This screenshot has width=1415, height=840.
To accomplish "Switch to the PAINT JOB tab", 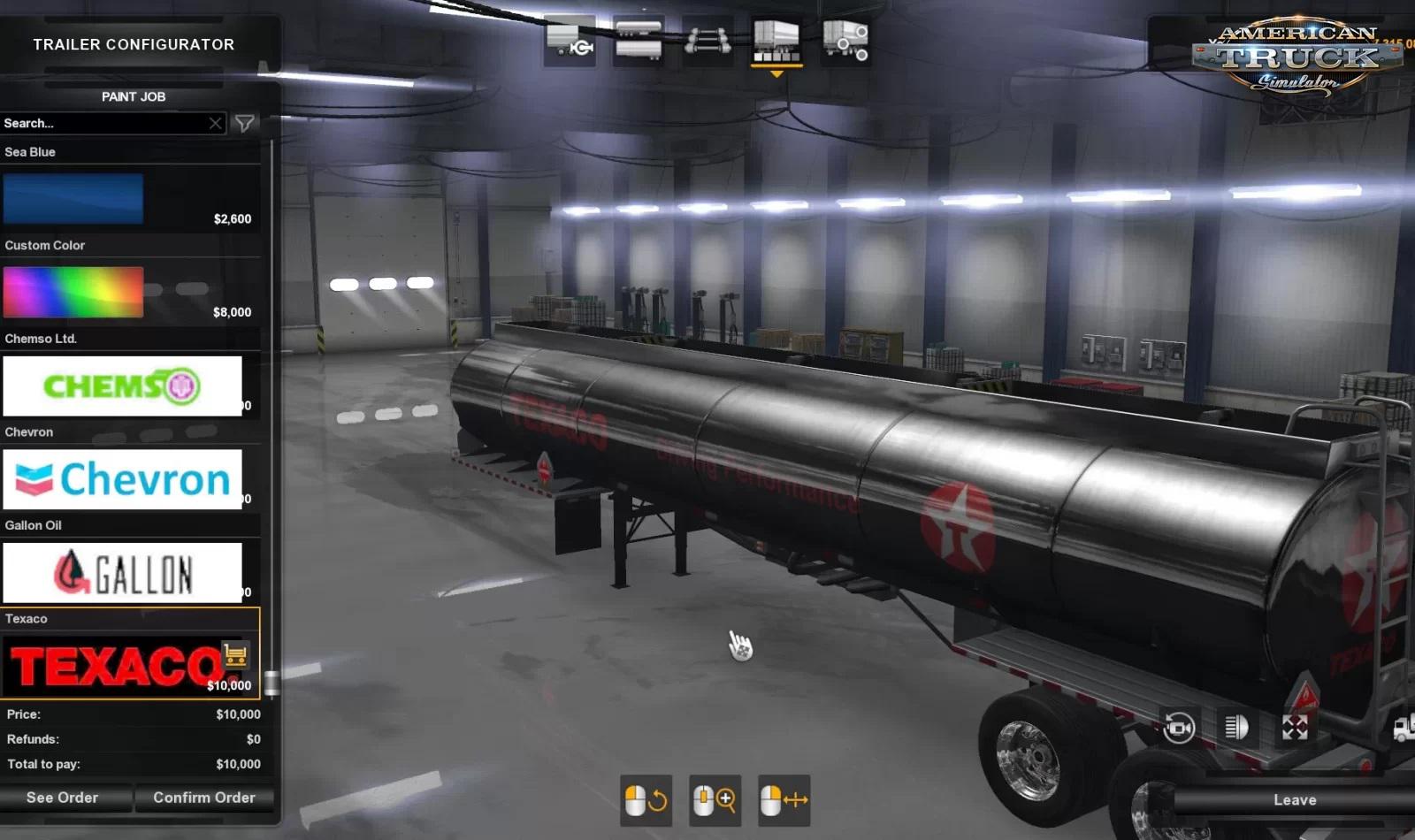I will [x=132, y=96].
